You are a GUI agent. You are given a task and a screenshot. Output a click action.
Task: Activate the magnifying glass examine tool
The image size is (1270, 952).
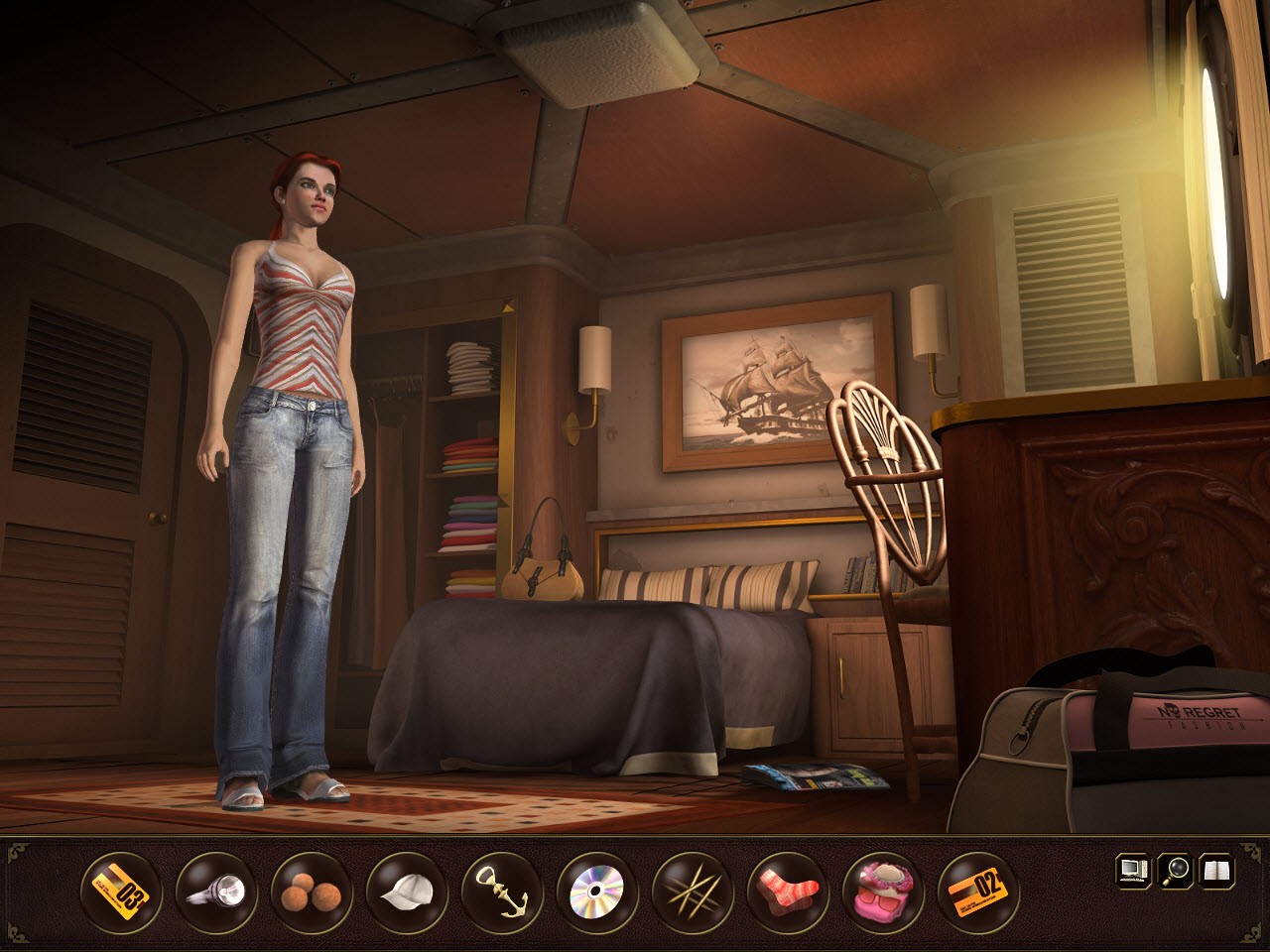[1176, 871]
